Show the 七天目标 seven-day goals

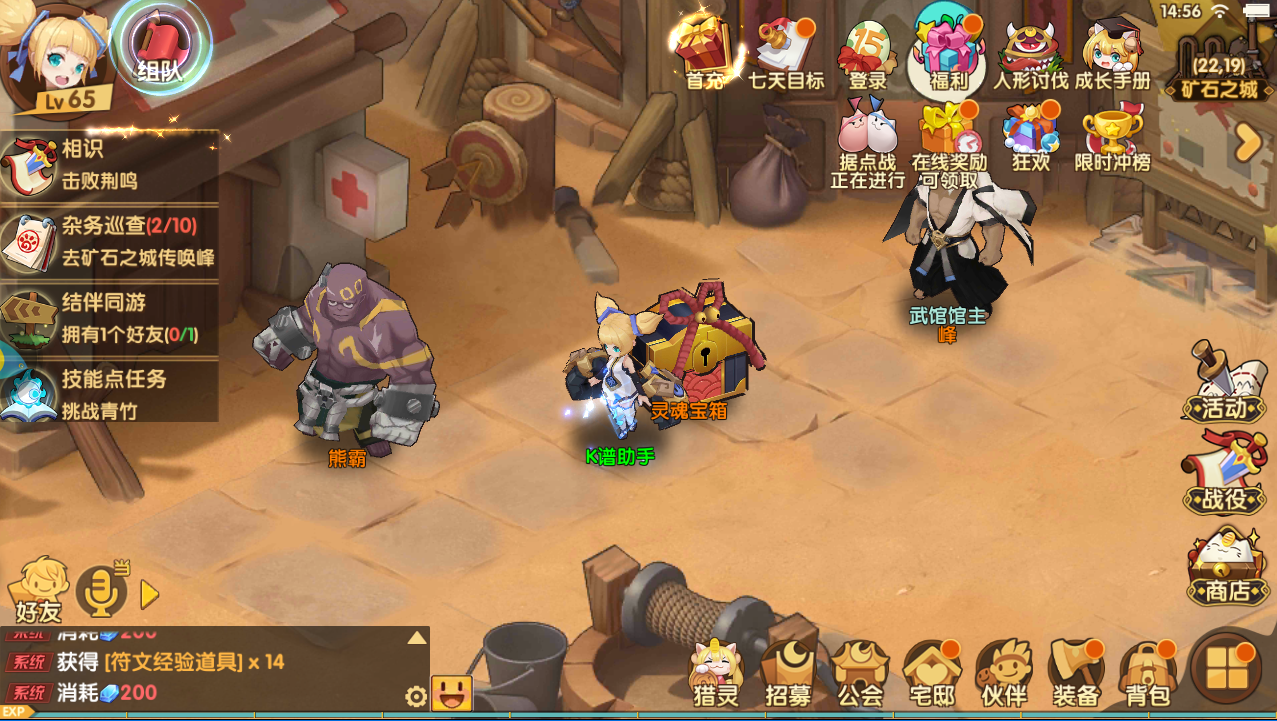tap(786, 53)
